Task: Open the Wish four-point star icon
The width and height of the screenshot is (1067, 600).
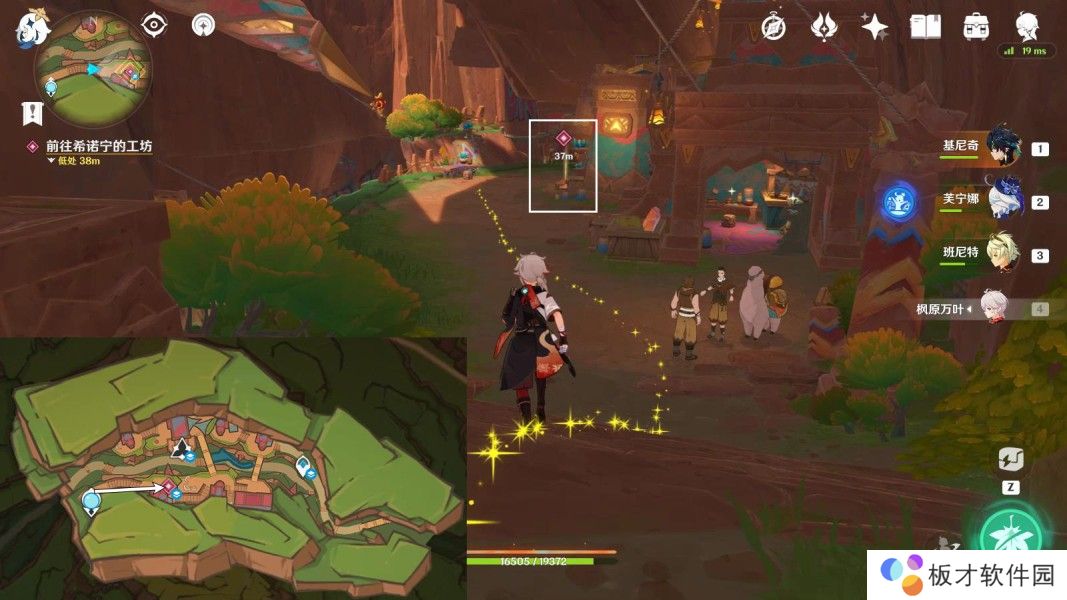Action: coord(875,27)
